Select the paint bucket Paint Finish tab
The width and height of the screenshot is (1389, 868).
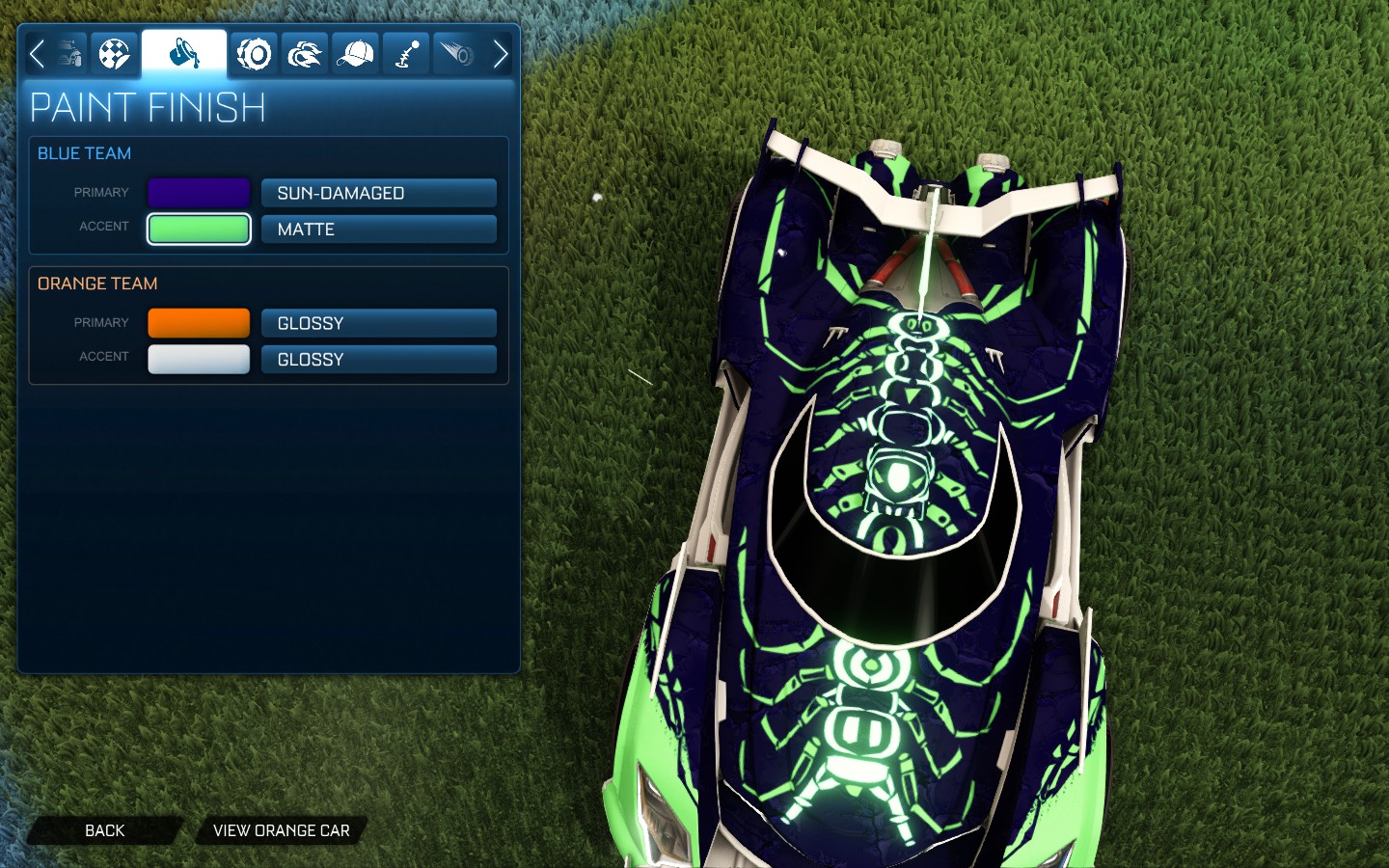coord(184,53)
